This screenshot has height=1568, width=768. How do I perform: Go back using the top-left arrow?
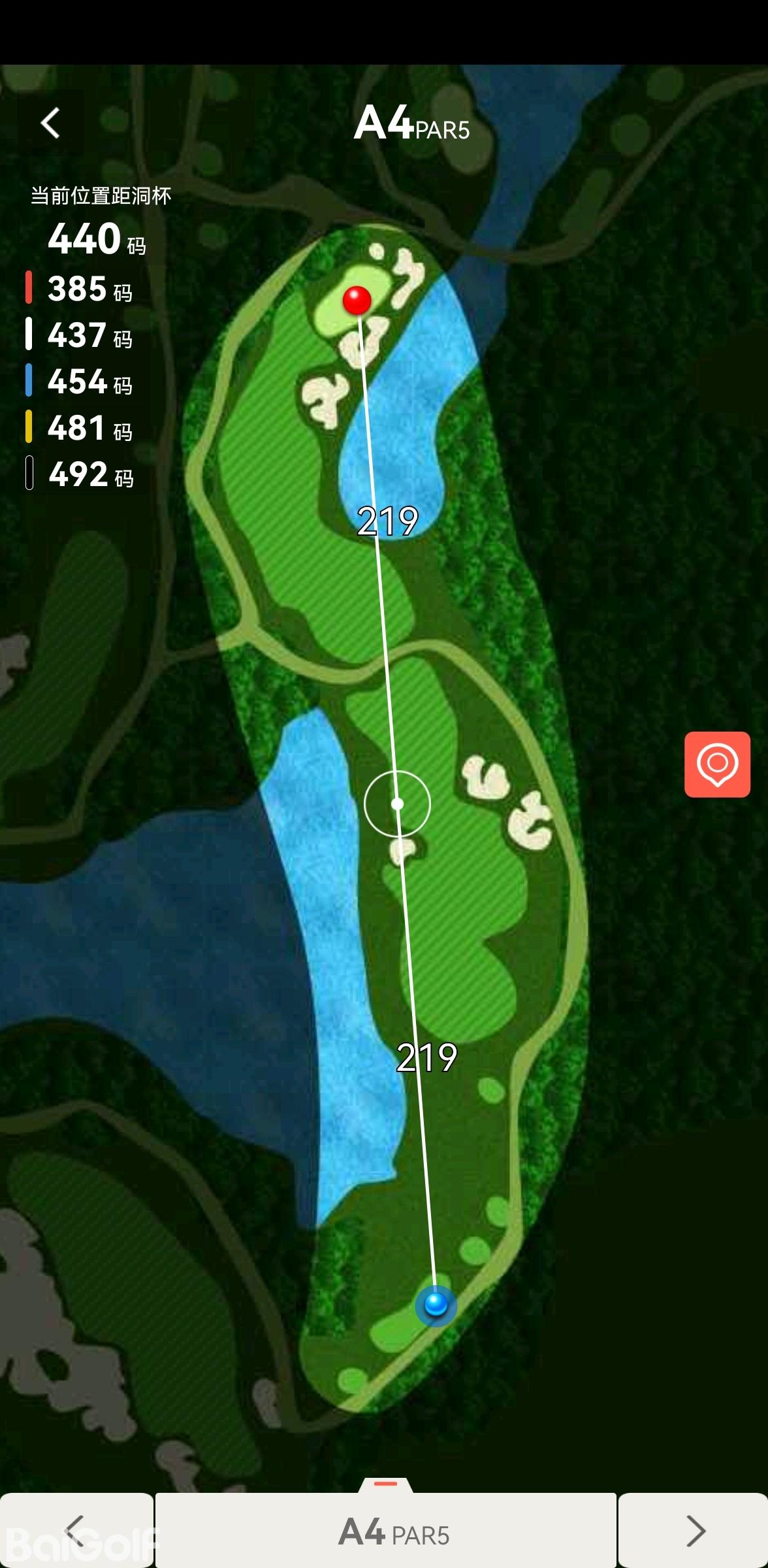click(50, 123)
